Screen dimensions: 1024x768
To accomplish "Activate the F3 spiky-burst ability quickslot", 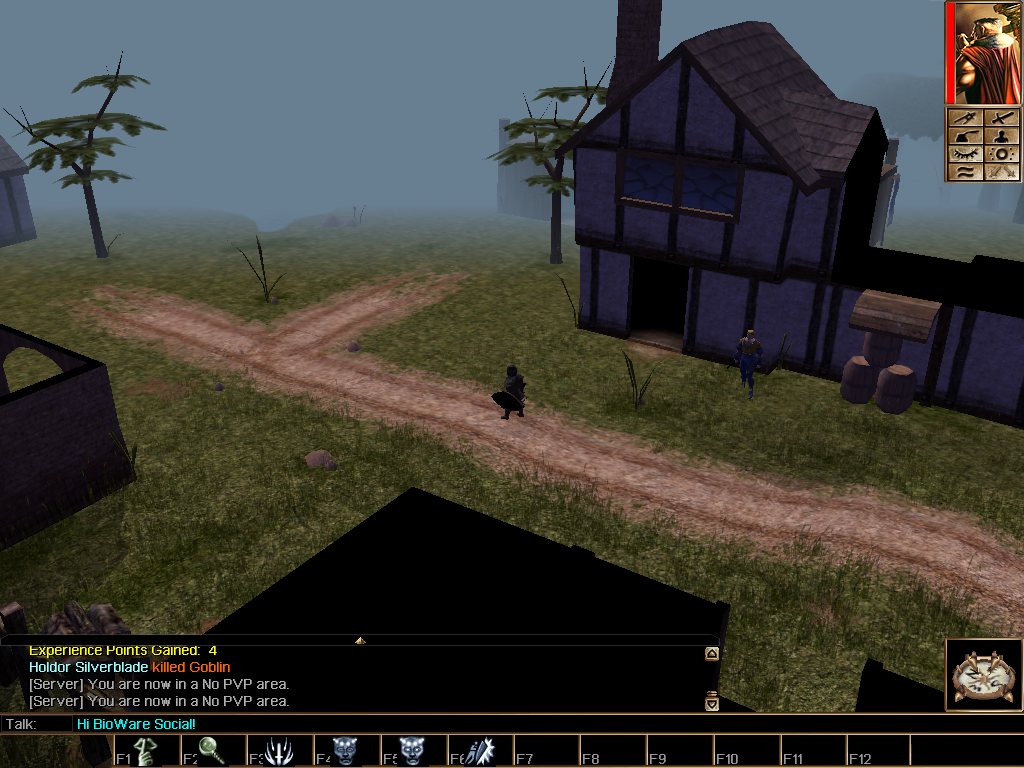I will click(x=278, y=751).
